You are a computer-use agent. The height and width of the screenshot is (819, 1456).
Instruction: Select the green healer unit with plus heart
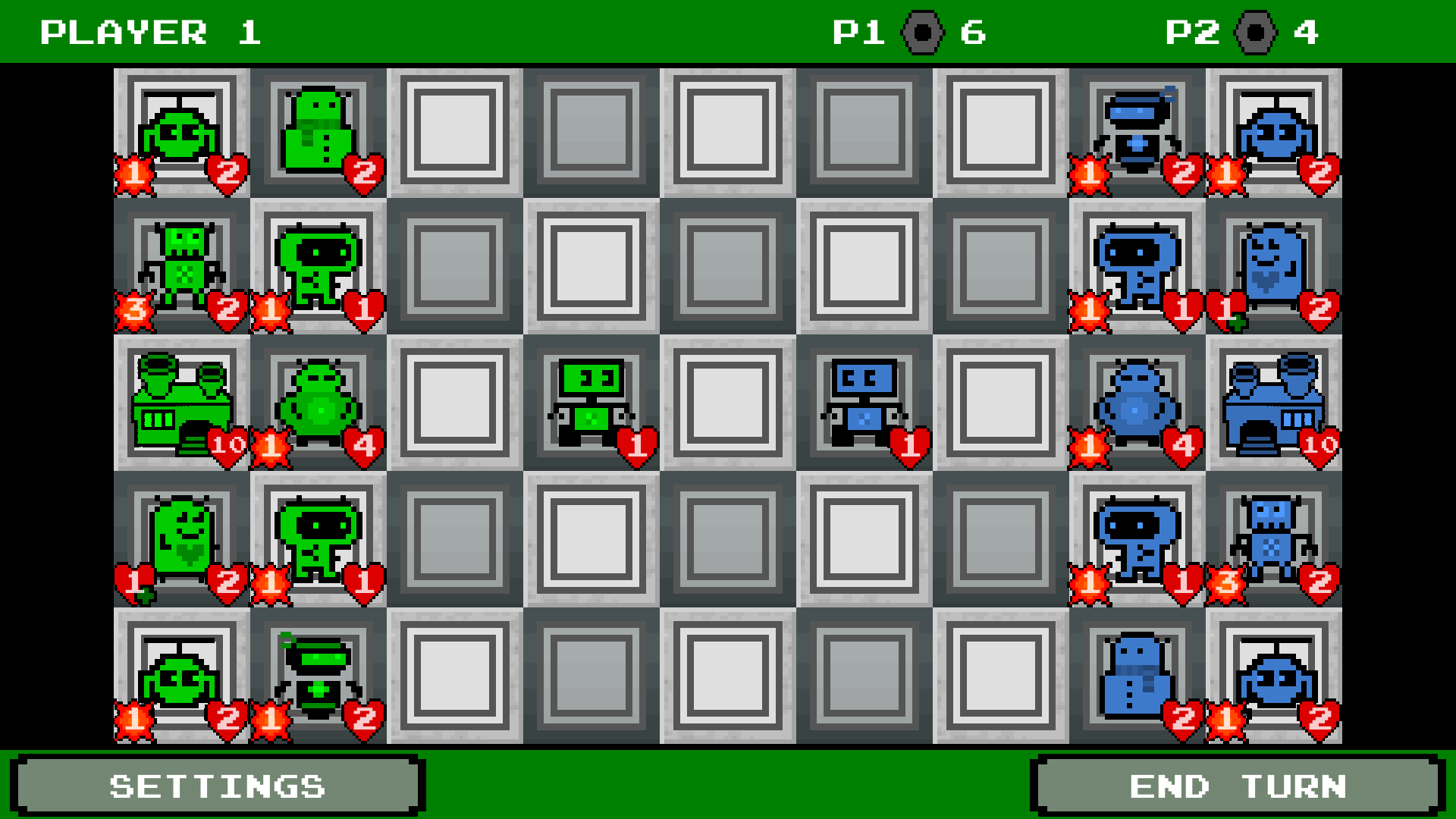click(x=182, y=542)
